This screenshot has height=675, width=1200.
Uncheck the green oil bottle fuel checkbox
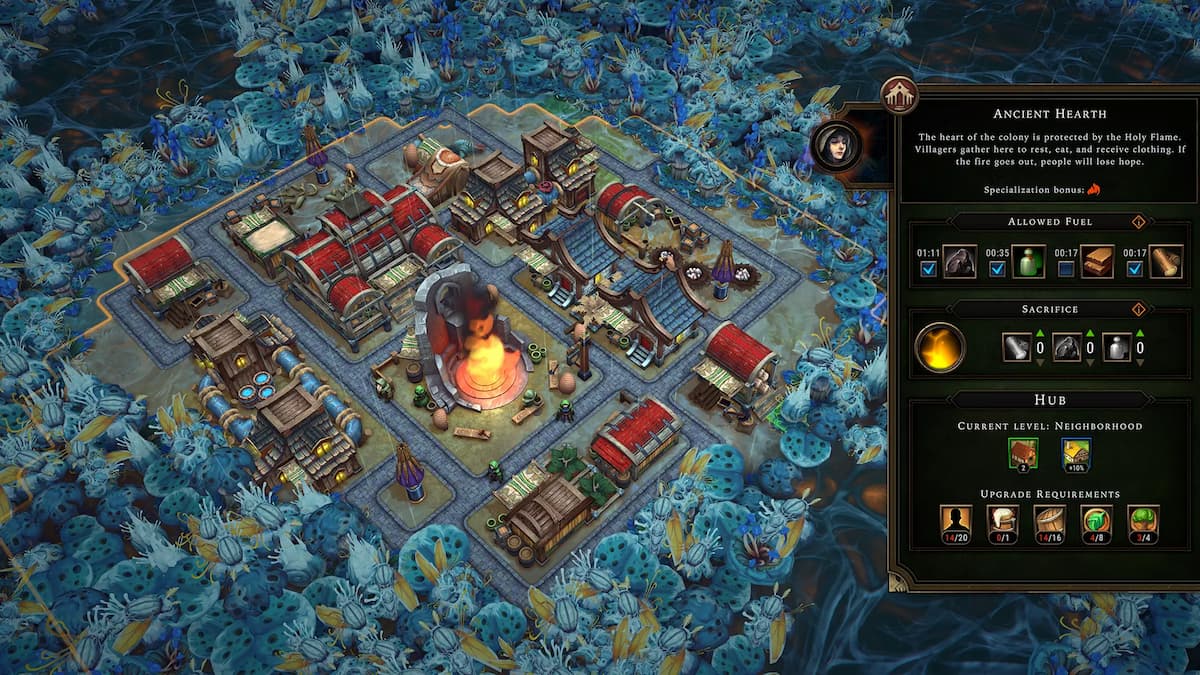pyautogui.click(x=998, y=269)
